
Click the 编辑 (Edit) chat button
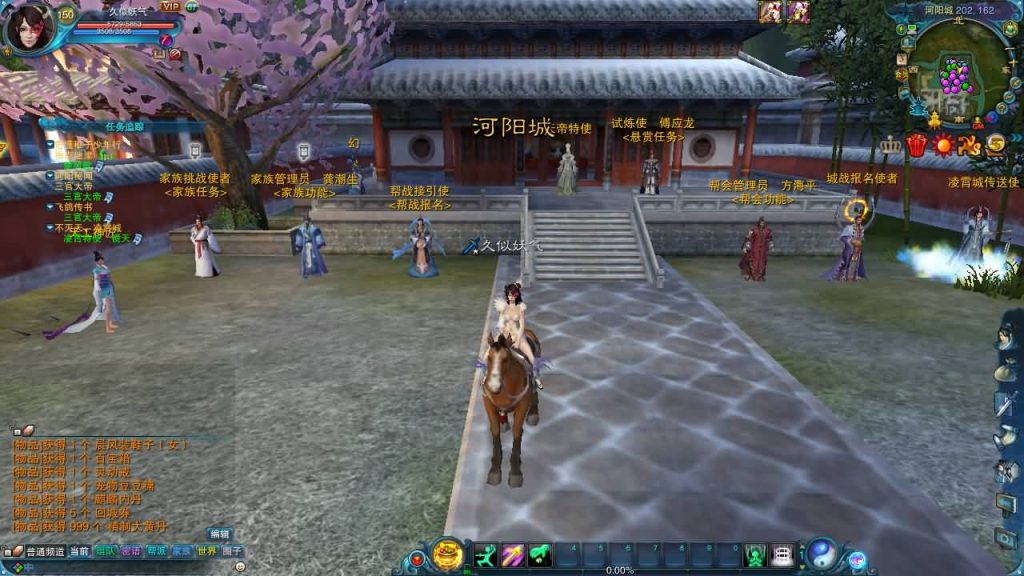(219, 534)
